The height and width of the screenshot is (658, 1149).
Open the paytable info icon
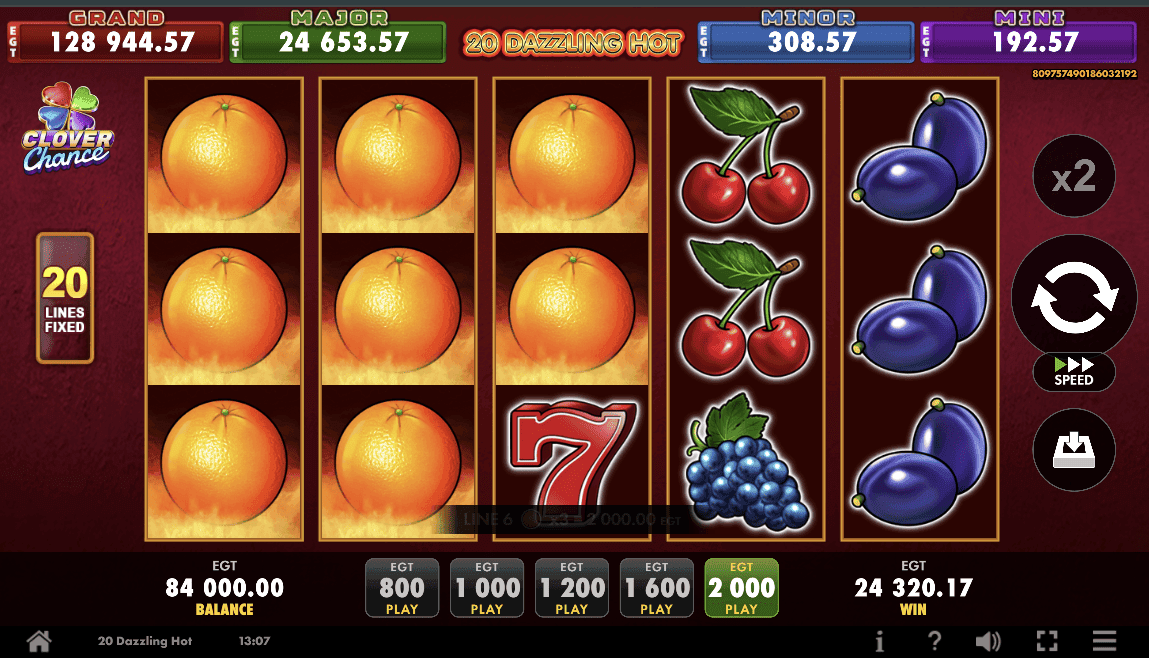[880, 641]
